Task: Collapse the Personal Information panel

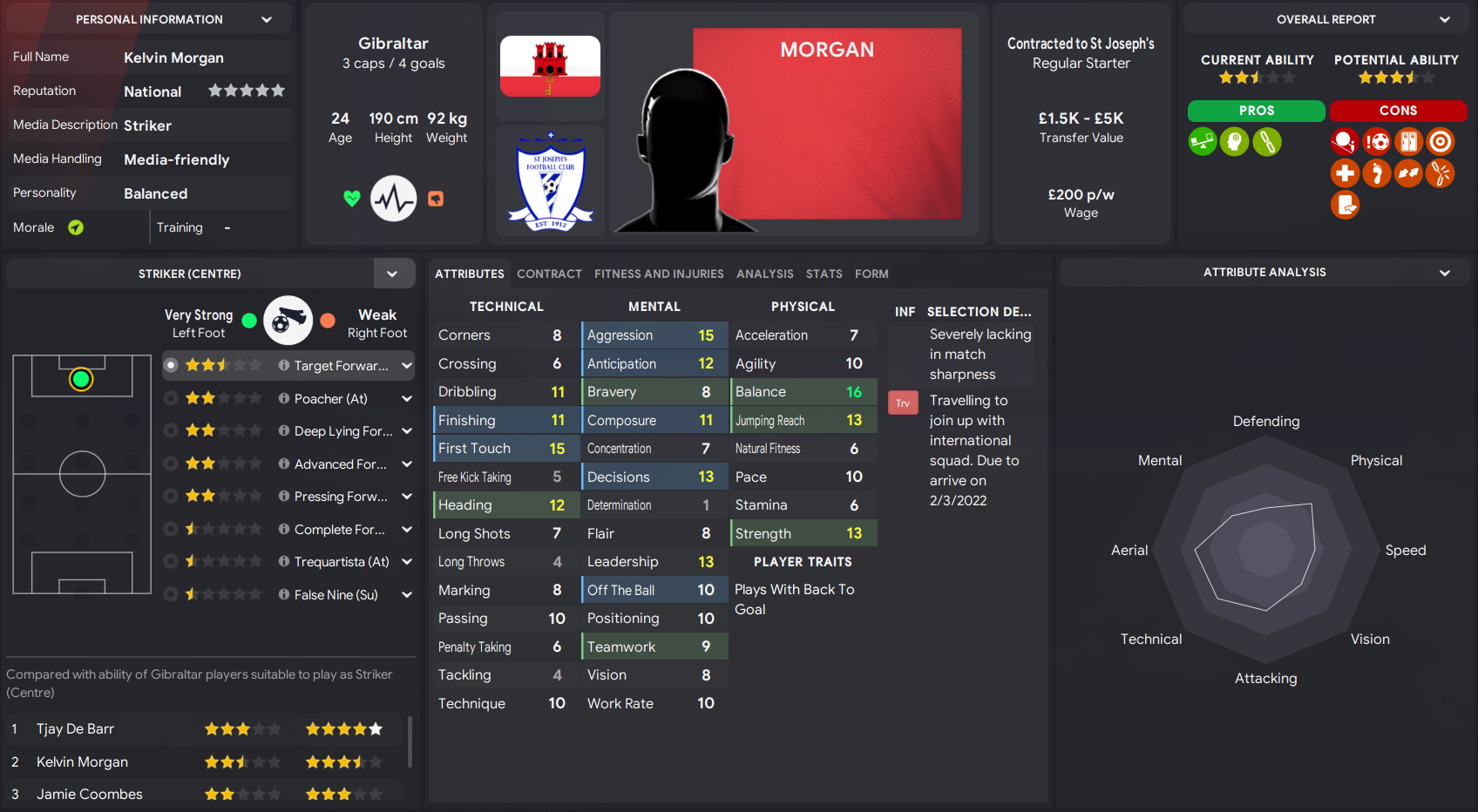Action: [x=267, y=17]
